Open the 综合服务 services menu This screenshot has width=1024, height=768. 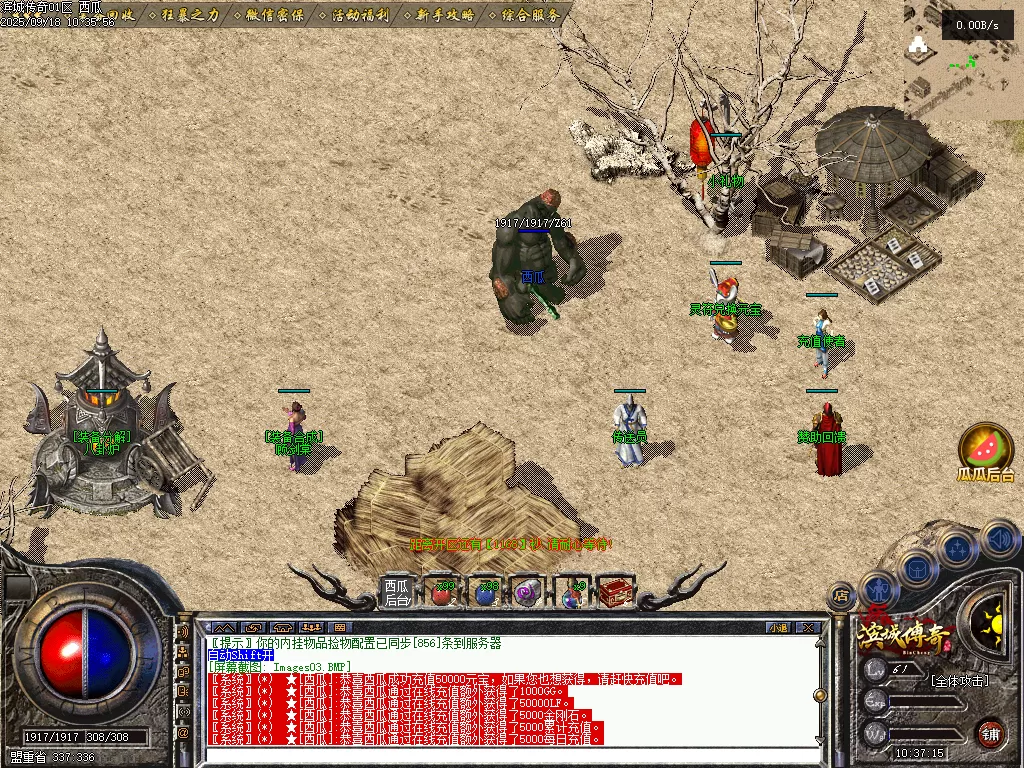click(x=532, y=15)
